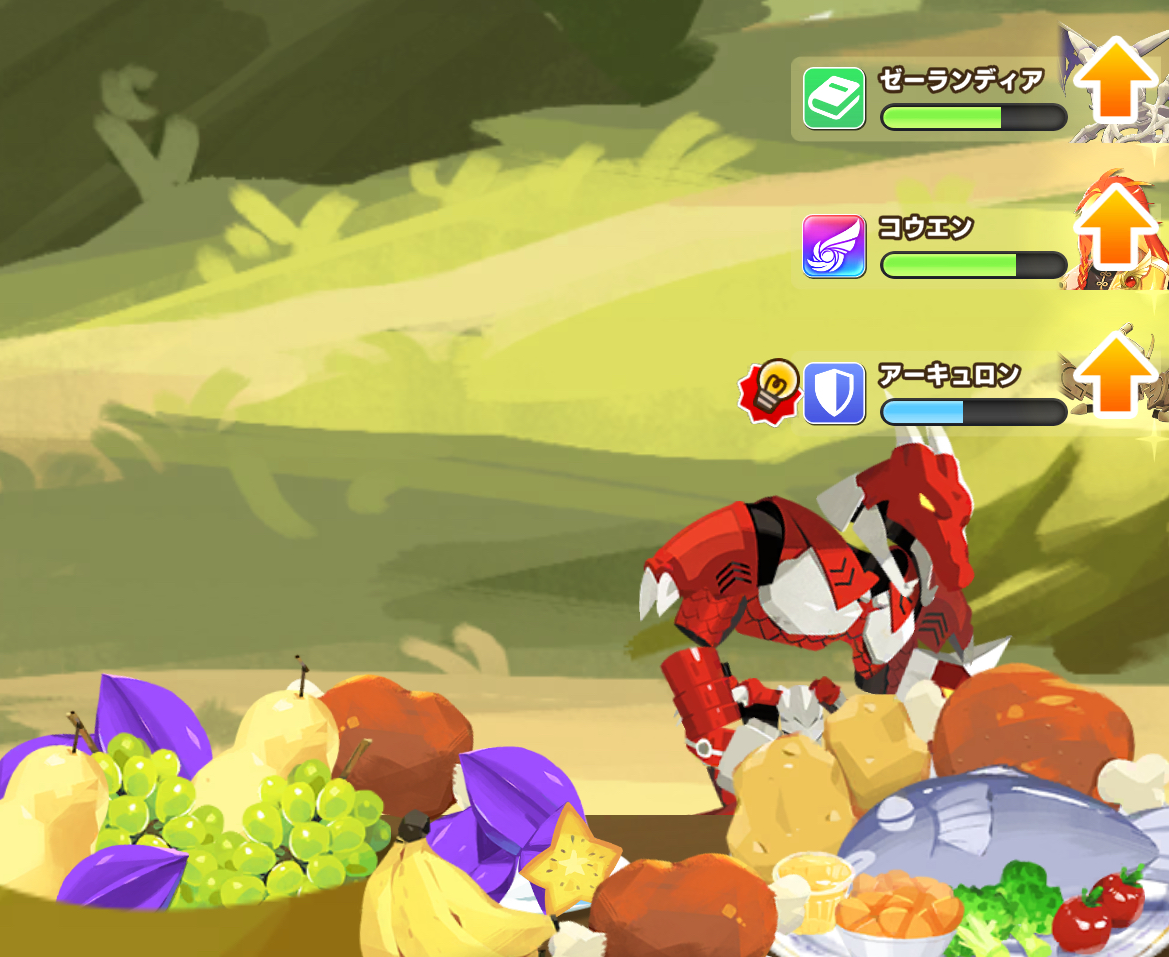This screenshot has width=1169, height=957.
Task: Select the ゼーランディア green book icon
Action: tap(834, 99)
